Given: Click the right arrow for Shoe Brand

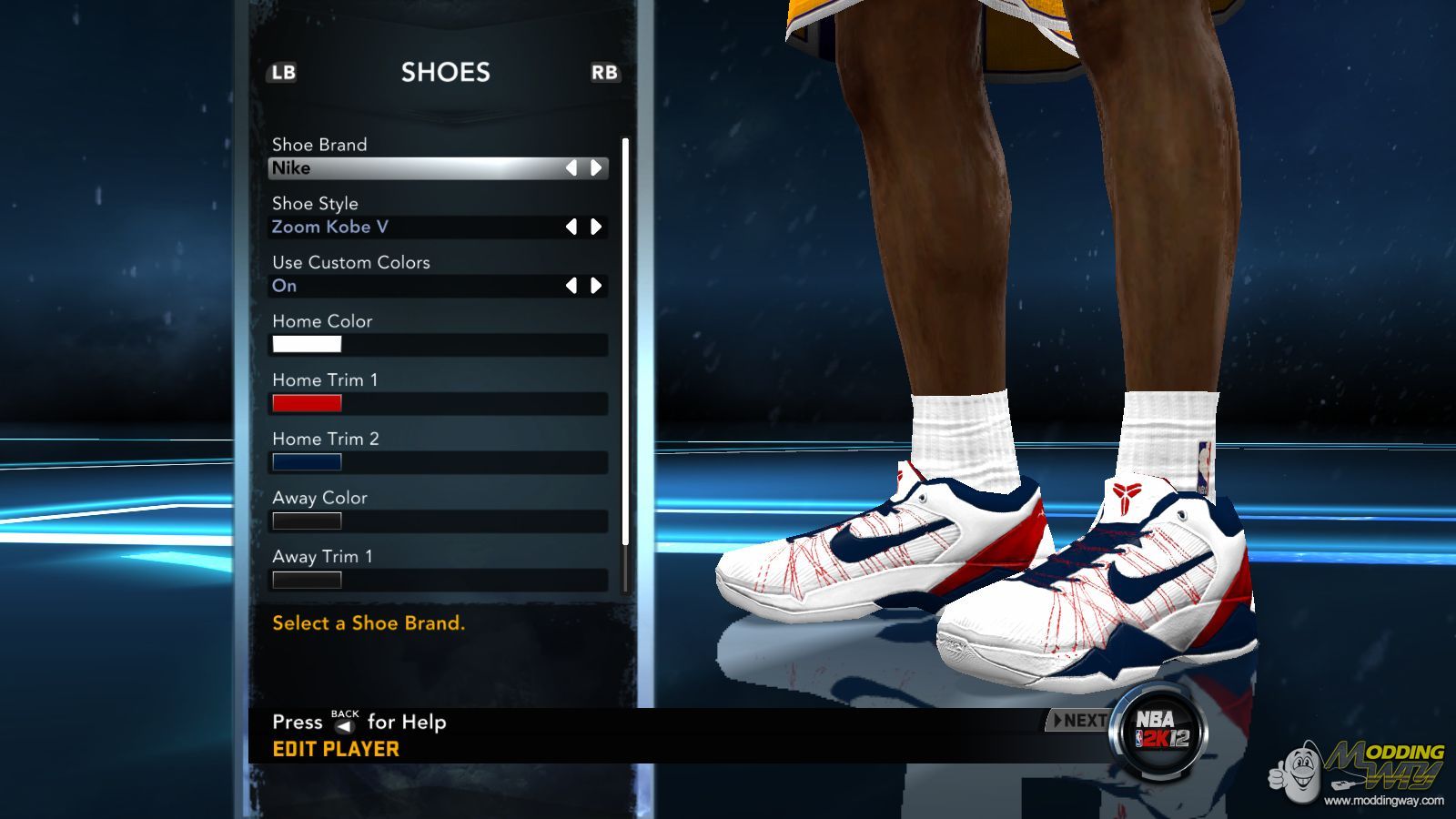Looking at the screenshot, I should 596,168.
